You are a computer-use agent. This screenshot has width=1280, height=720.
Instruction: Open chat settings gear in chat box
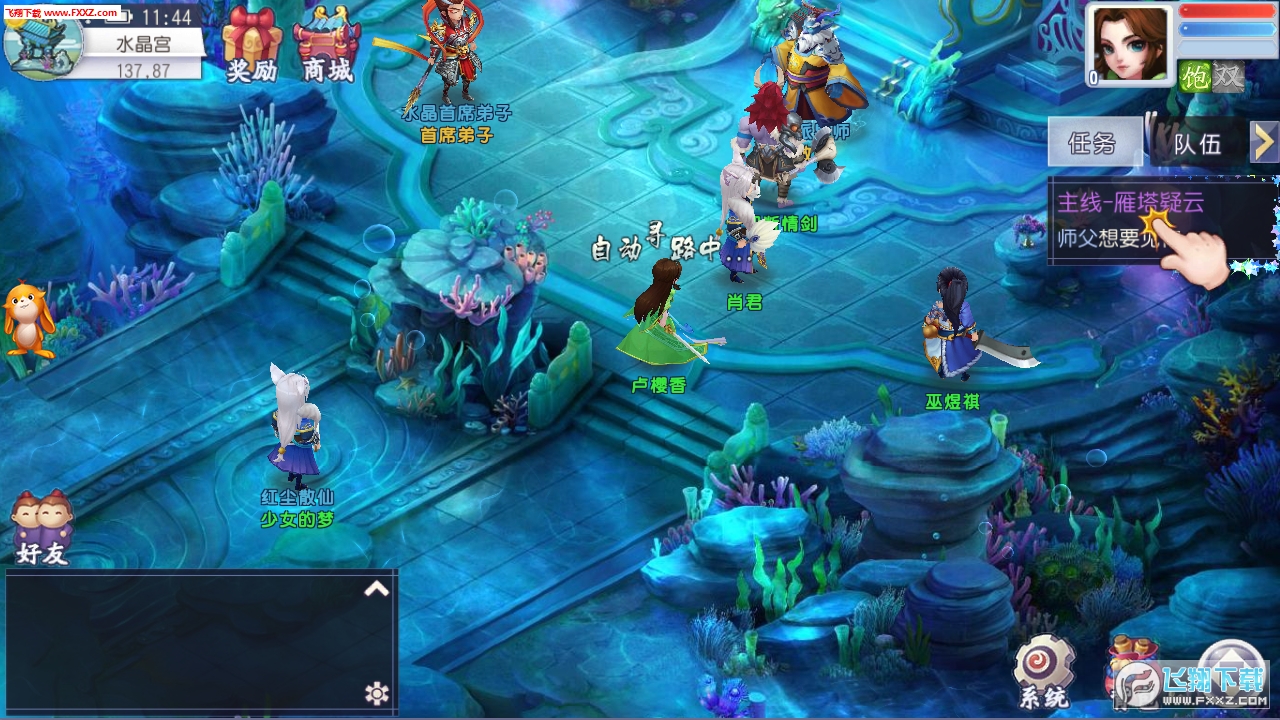(376, 693)
